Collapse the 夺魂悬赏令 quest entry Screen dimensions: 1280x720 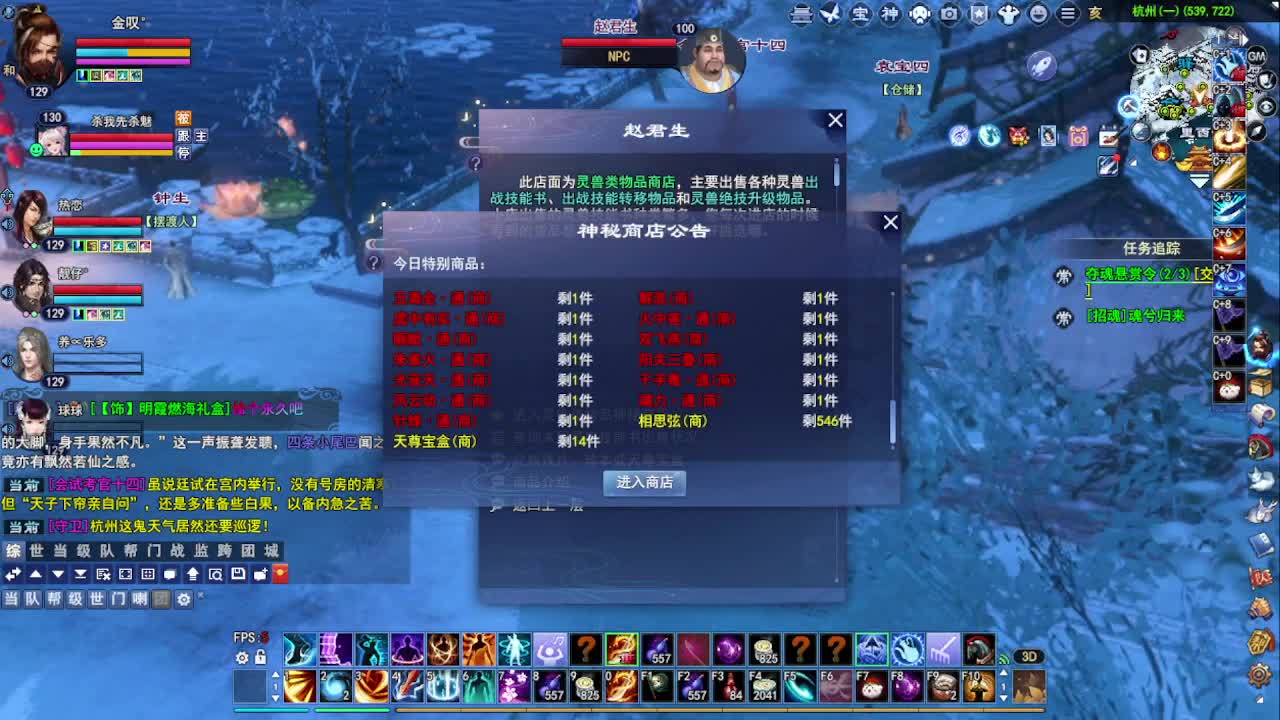coord(1064,277)
